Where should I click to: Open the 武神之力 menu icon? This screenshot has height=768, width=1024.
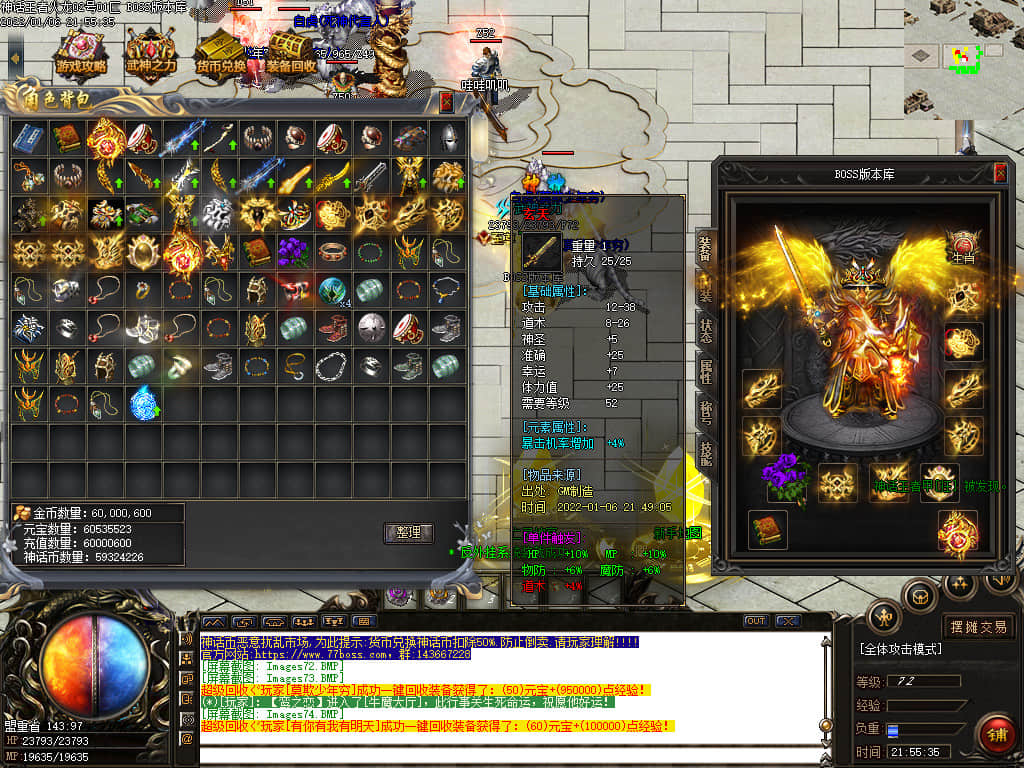pyautogui.click(x=150, y=55)
